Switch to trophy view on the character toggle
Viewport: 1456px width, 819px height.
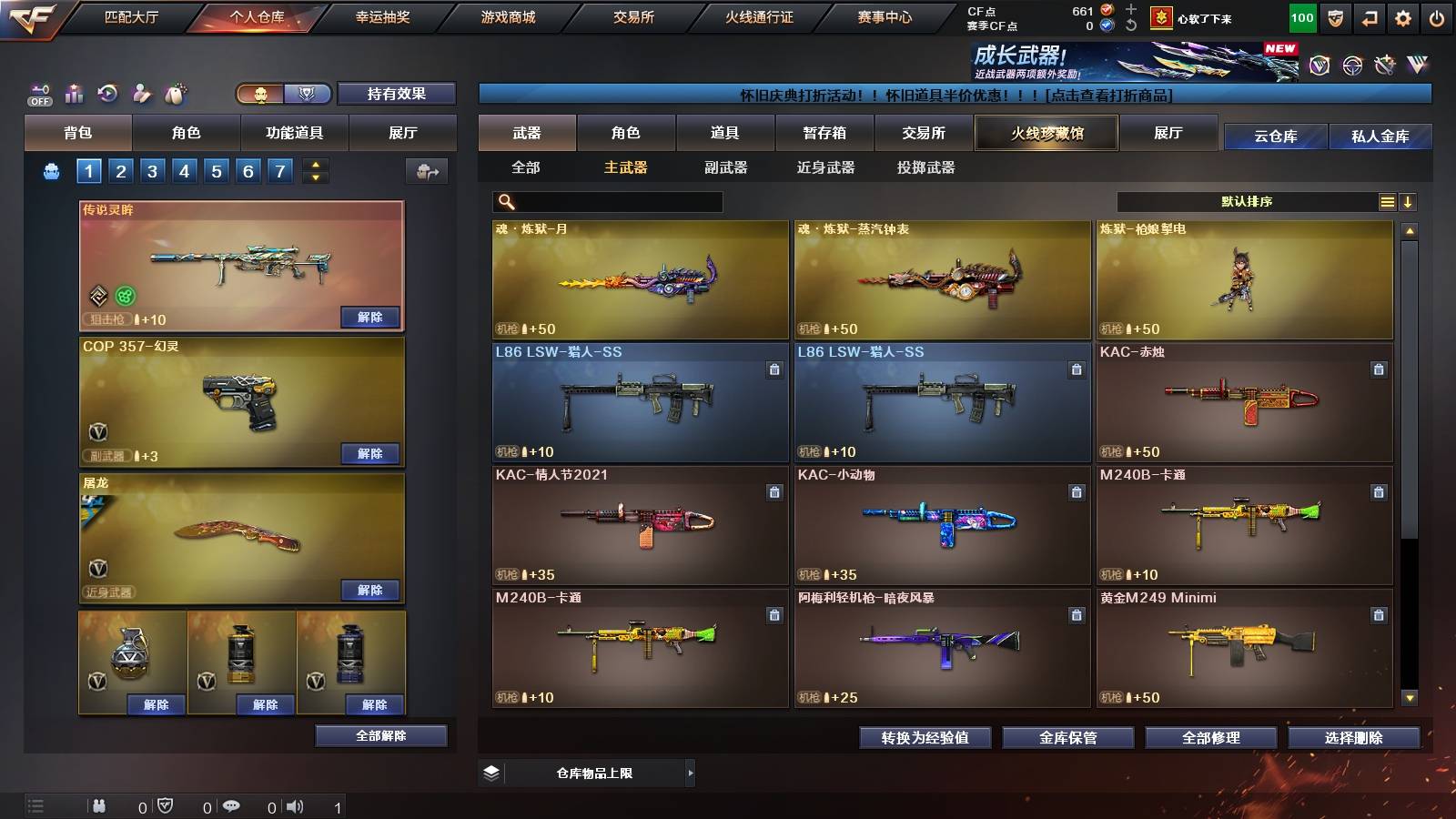tap(308, 95)
